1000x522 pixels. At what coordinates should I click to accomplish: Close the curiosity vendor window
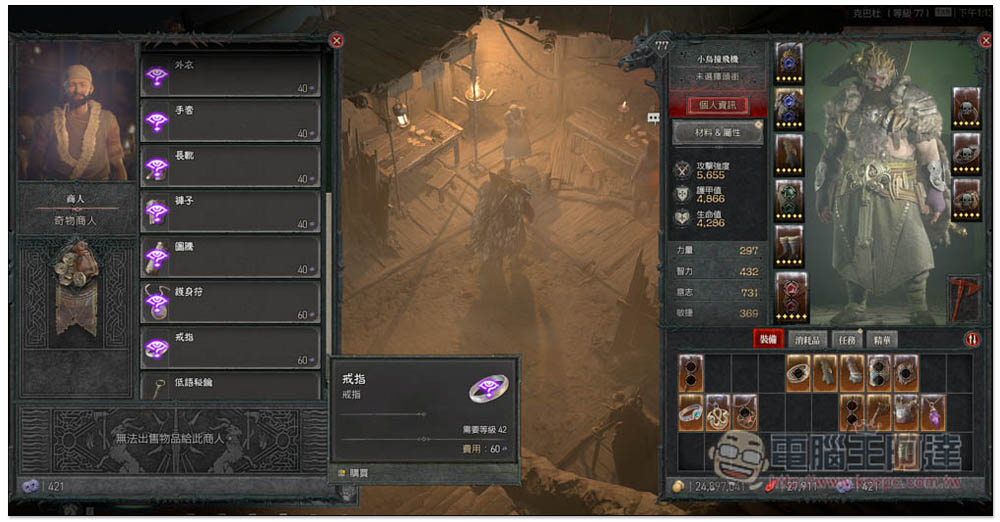pos(336,41)
